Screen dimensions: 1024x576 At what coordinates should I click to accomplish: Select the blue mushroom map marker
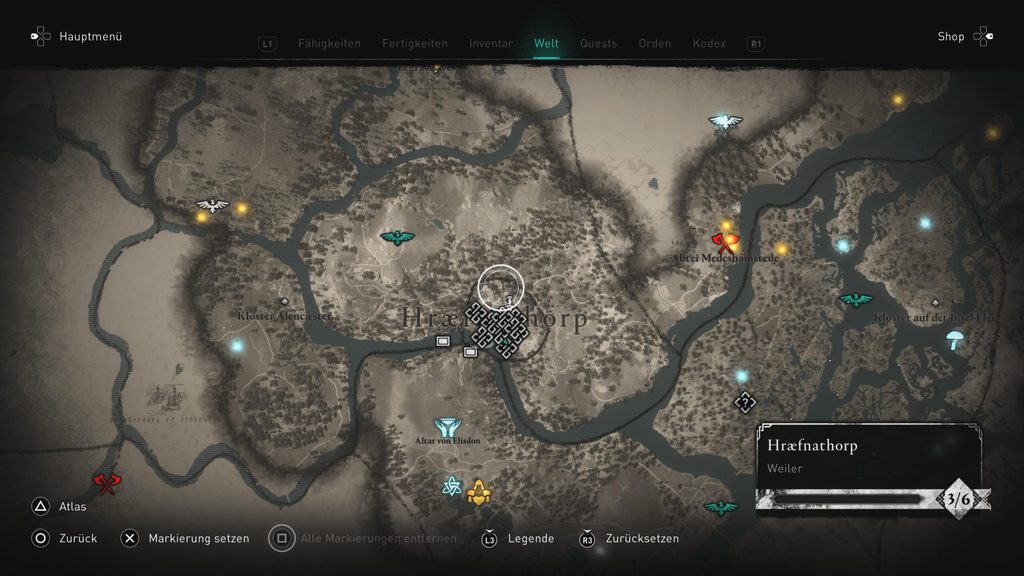click(x=955, y=338)
